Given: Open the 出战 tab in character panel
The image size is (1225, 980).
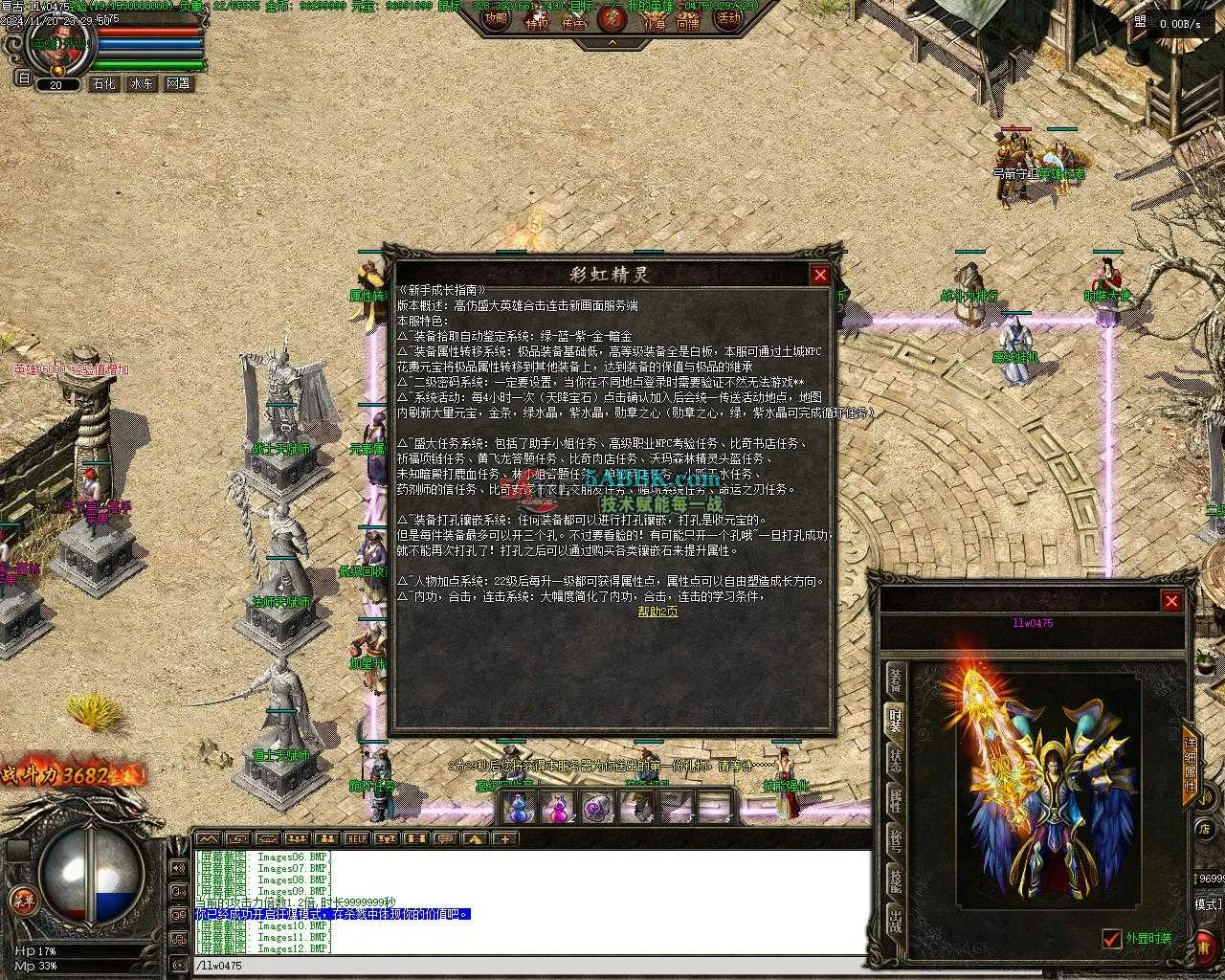Looking at the screenshot, I should coord(896,922).
